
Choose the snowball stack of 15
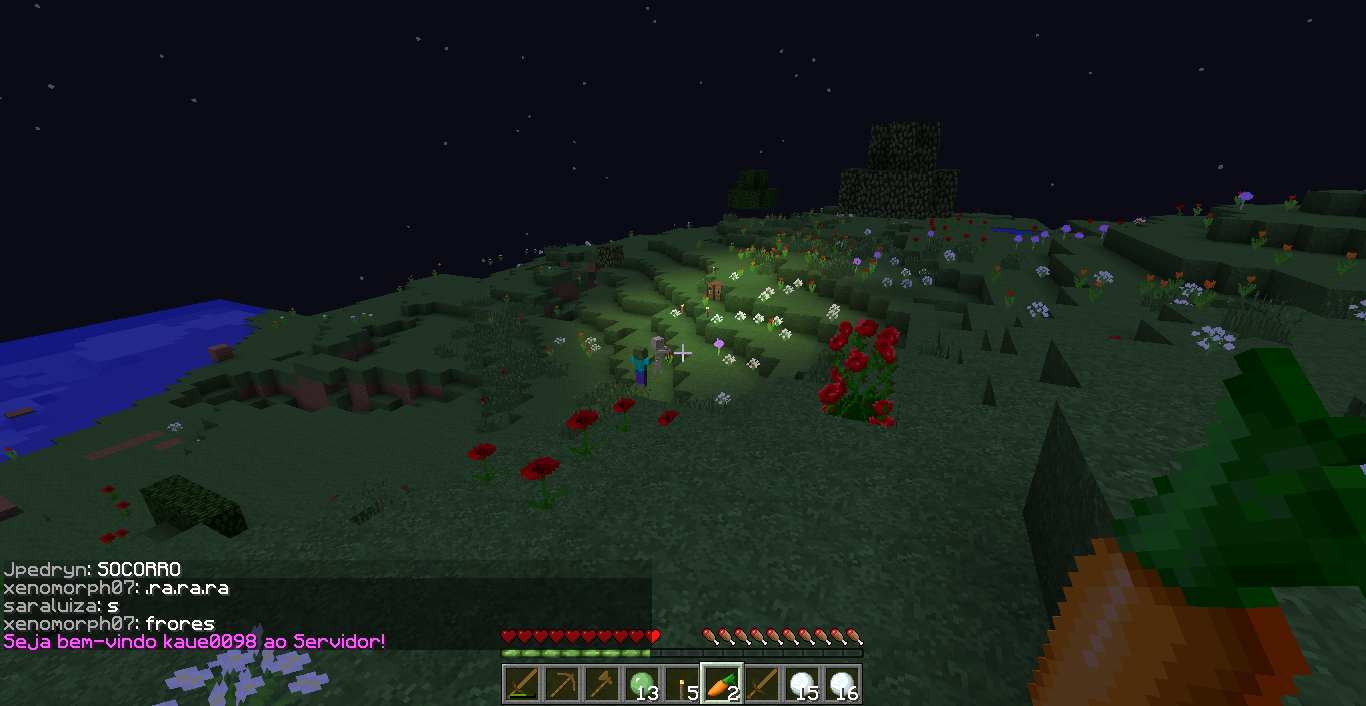802,684
